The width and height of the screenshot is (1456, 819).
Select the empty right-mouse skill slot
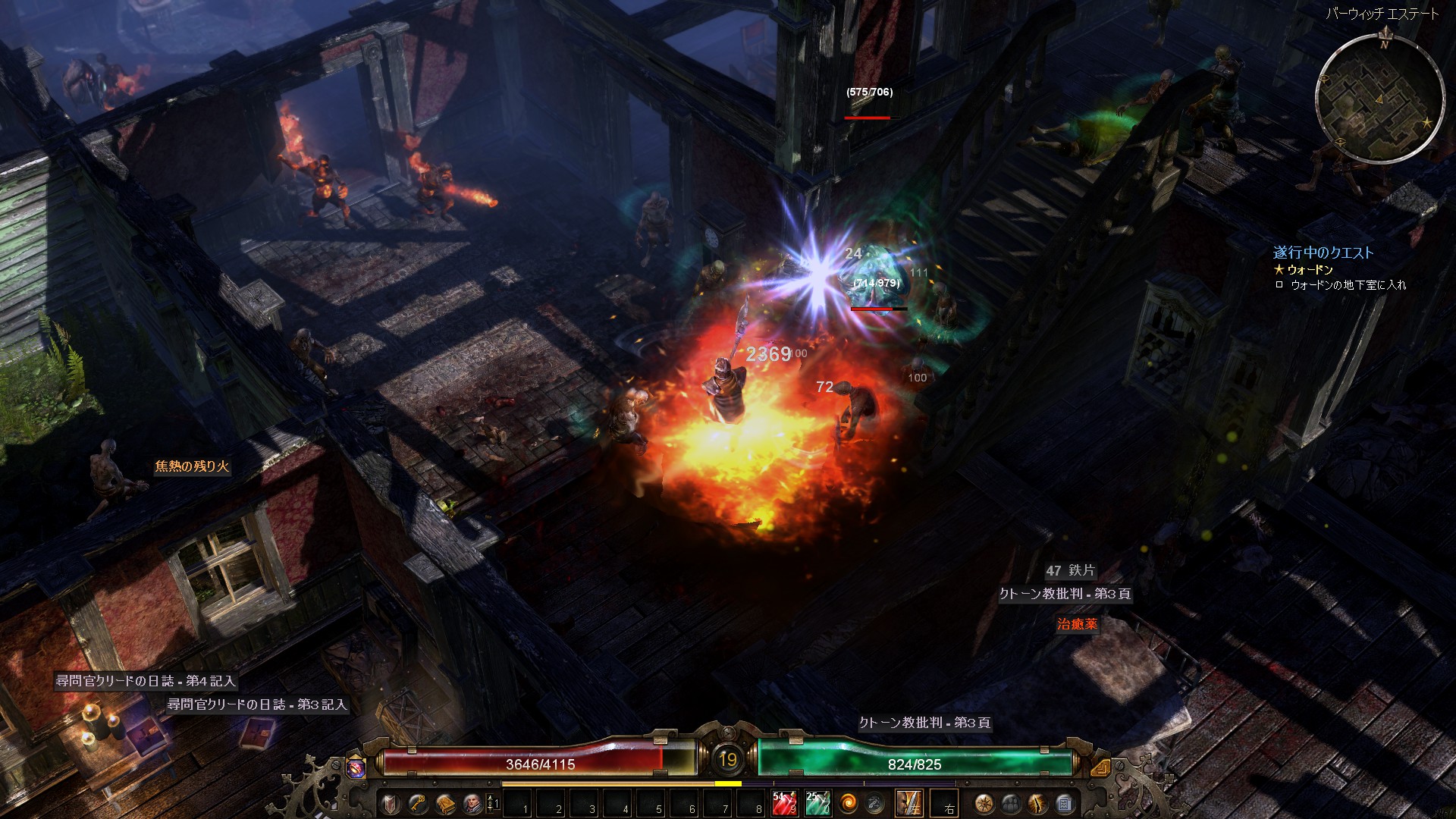pyautogui.click(x=944, y=803)
